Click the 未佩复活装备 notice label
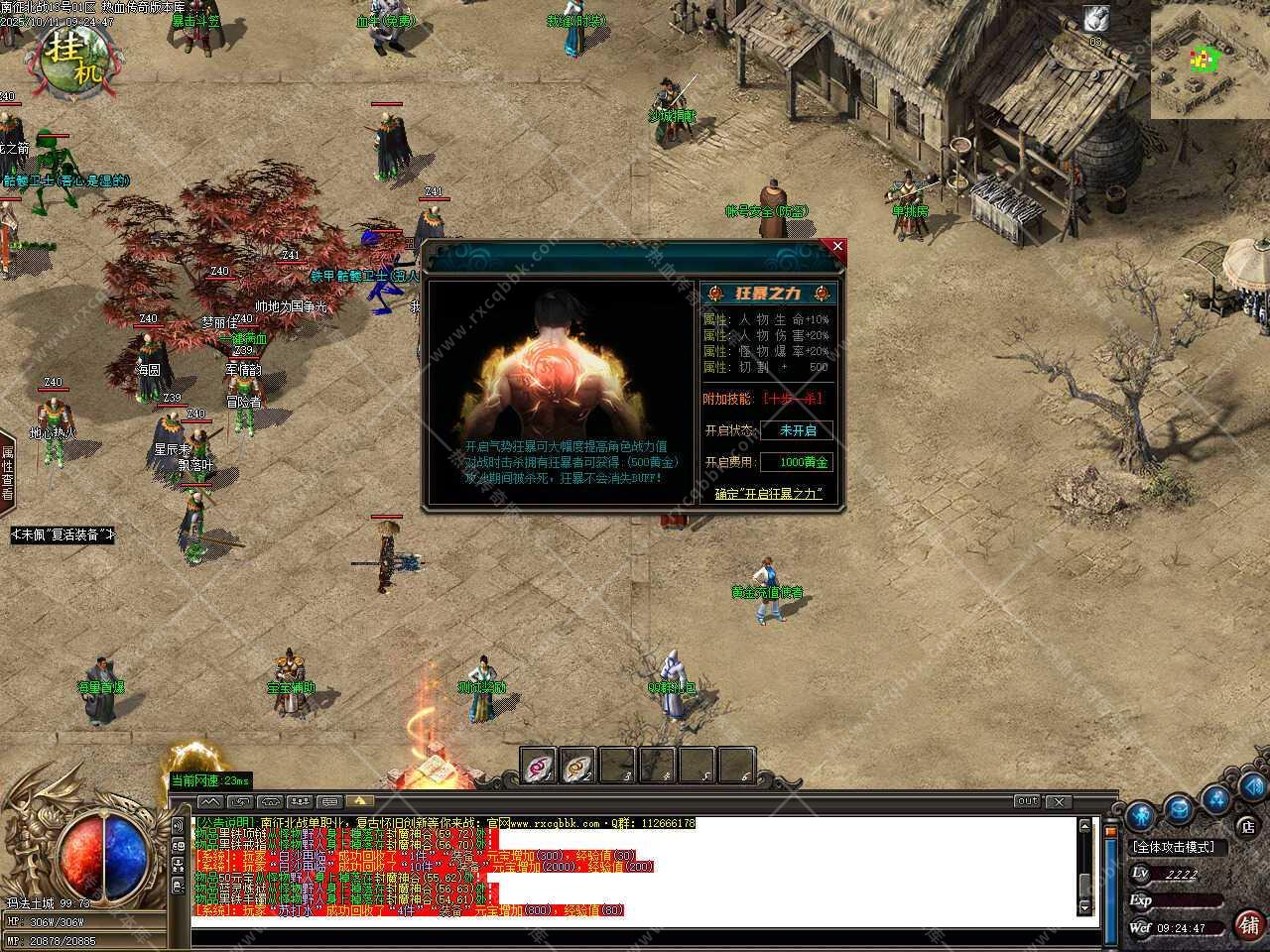 (x=63, y=535)
